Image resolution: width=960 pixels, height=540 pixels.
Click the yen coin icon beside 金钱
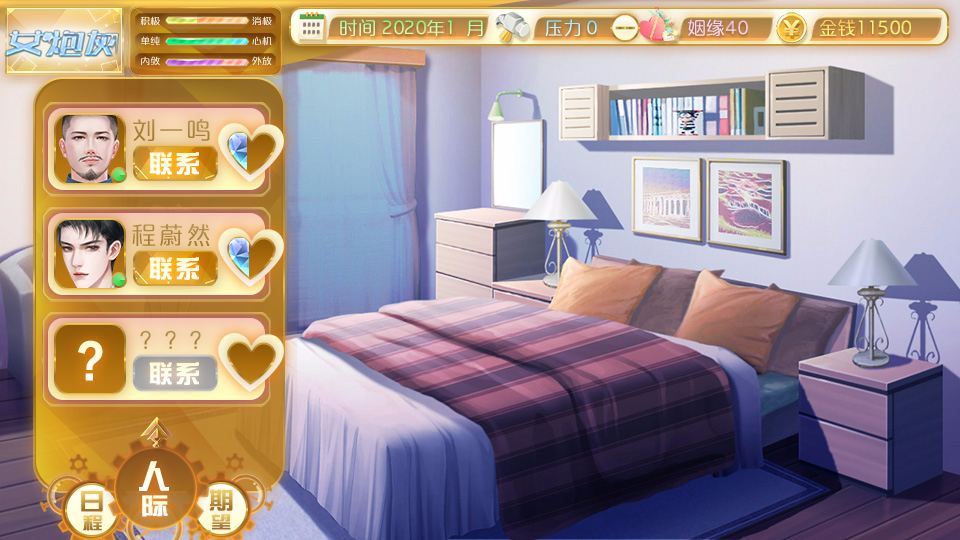(x=790, y=28)
